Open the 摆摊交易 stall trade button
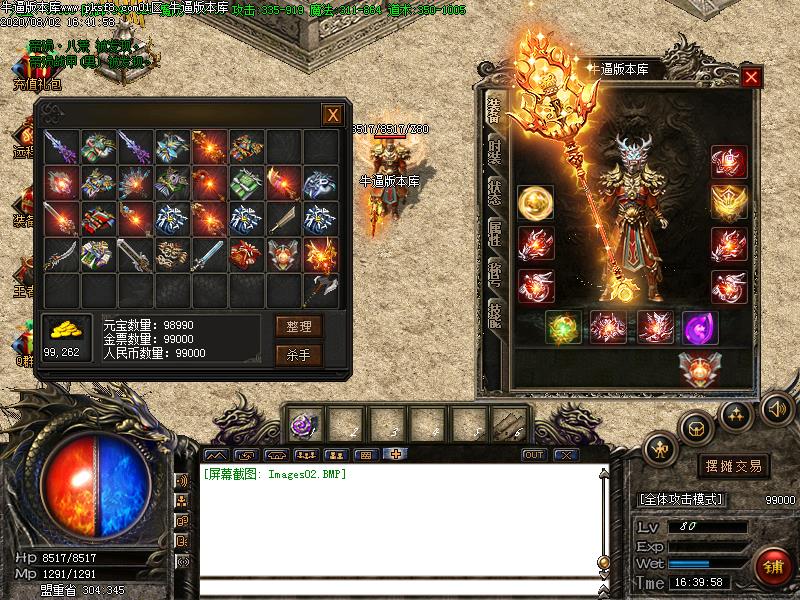 click(x=734, y=466)
